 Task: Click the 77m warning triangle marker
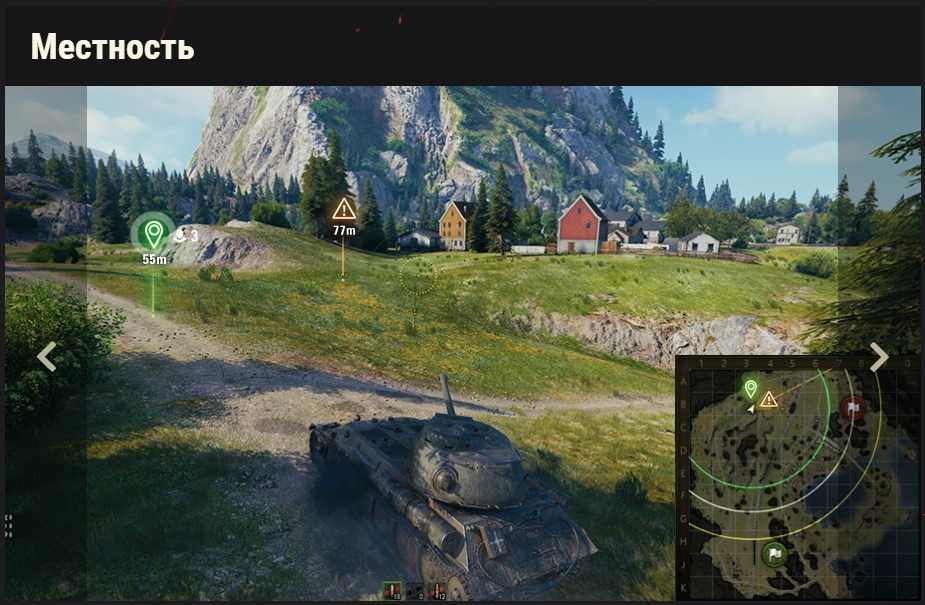click(344, 209)
